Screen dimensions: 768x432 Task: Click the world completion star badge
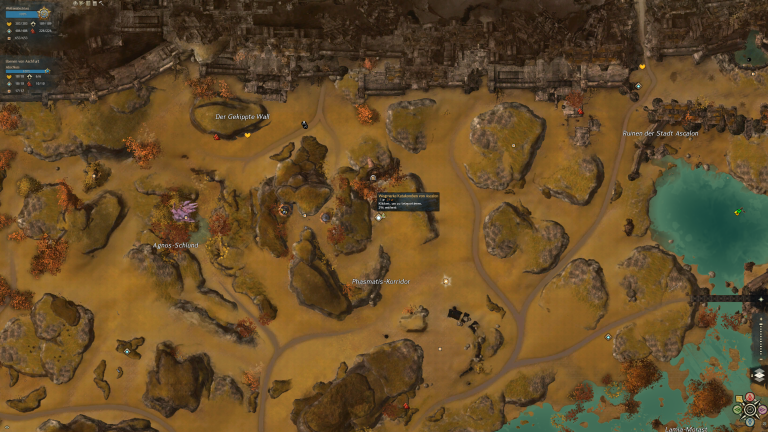tap(44, 12)
